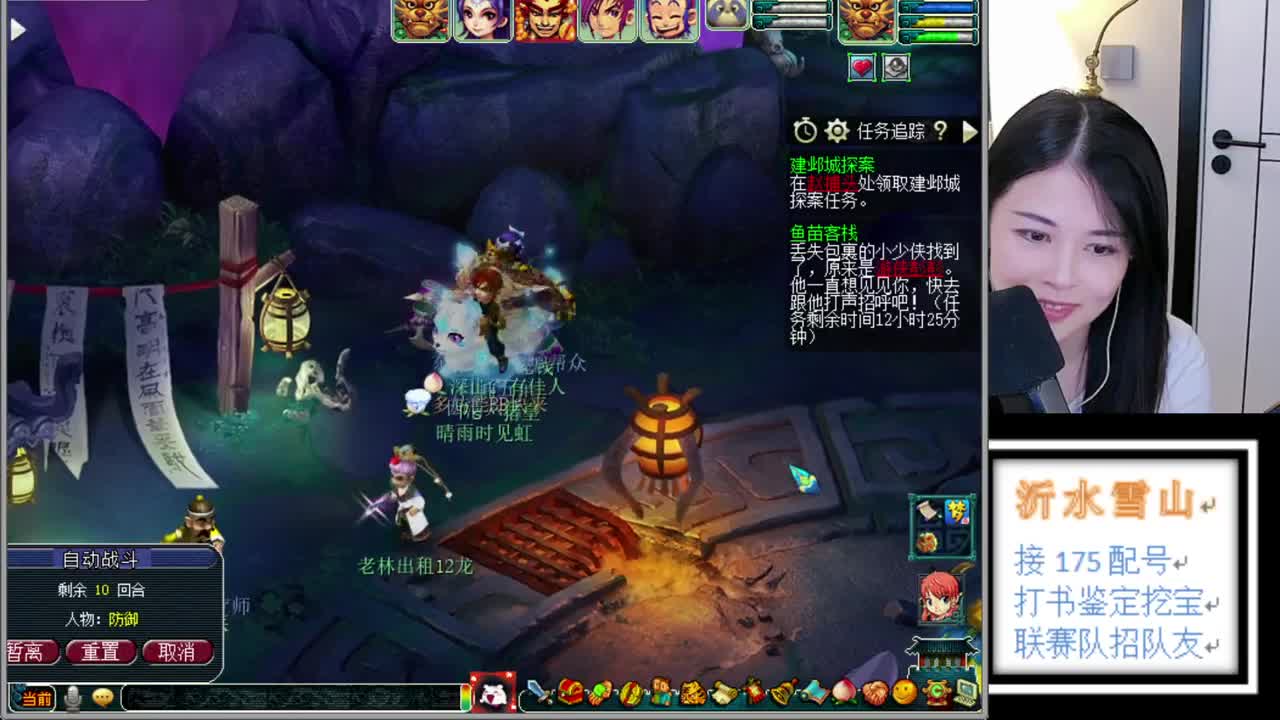Viewport: 1280px width, 720px height.
Task: Select the heart buff icon above task tracker
Action: pos(860,65)
